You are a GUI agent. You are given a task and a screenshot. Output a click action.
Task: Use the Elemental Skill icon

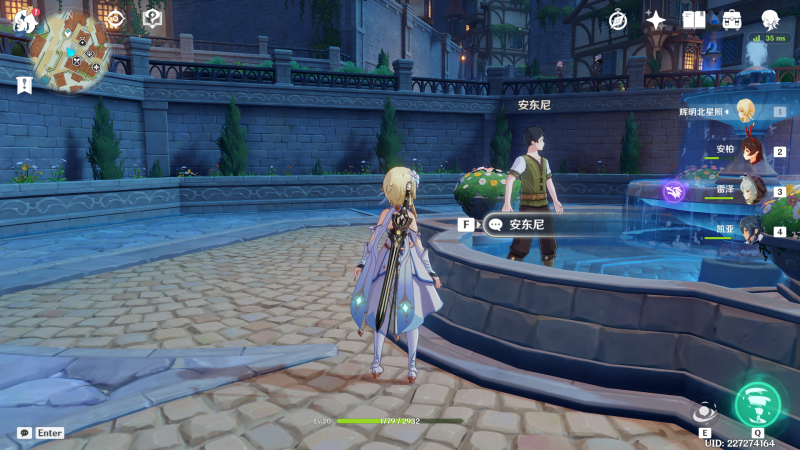click(705, 411)
